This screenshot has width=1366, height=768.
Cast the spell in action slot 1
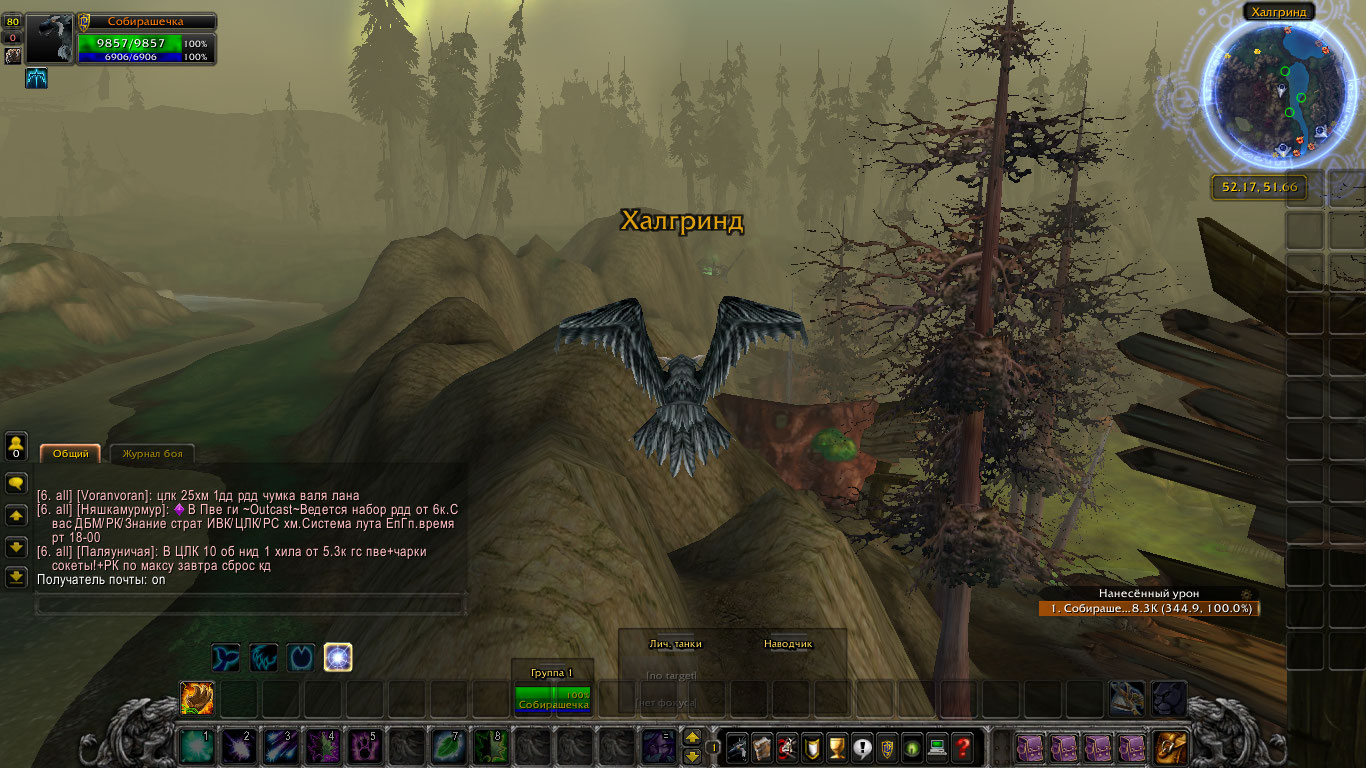pos(195,747)
